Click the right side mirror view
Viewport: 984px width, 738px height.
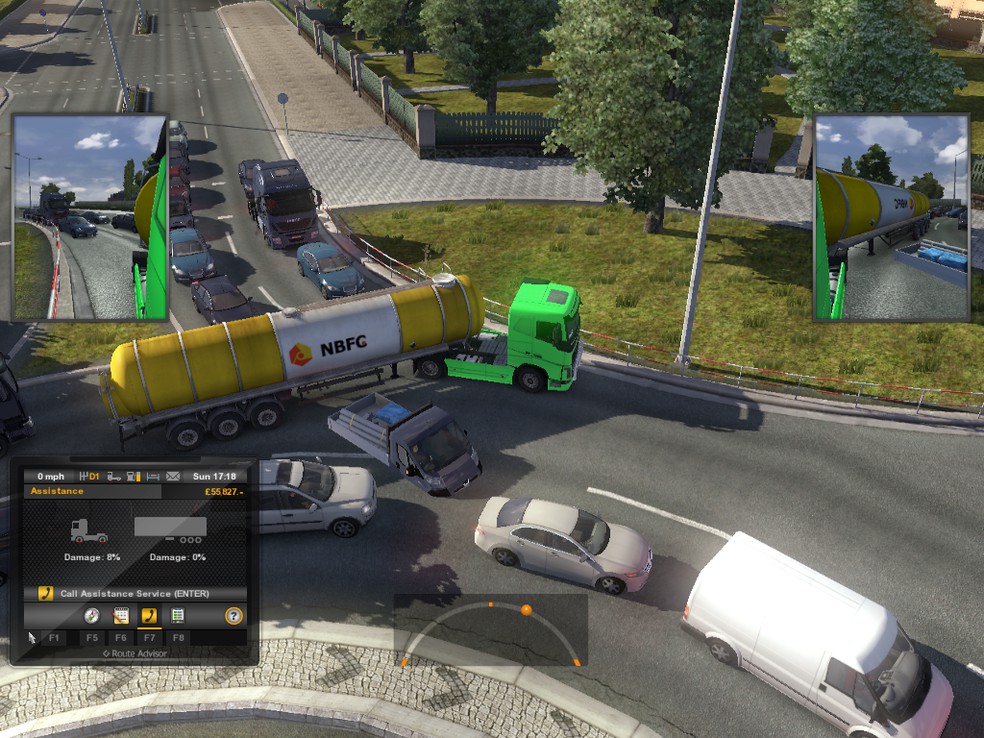(891, 217)
